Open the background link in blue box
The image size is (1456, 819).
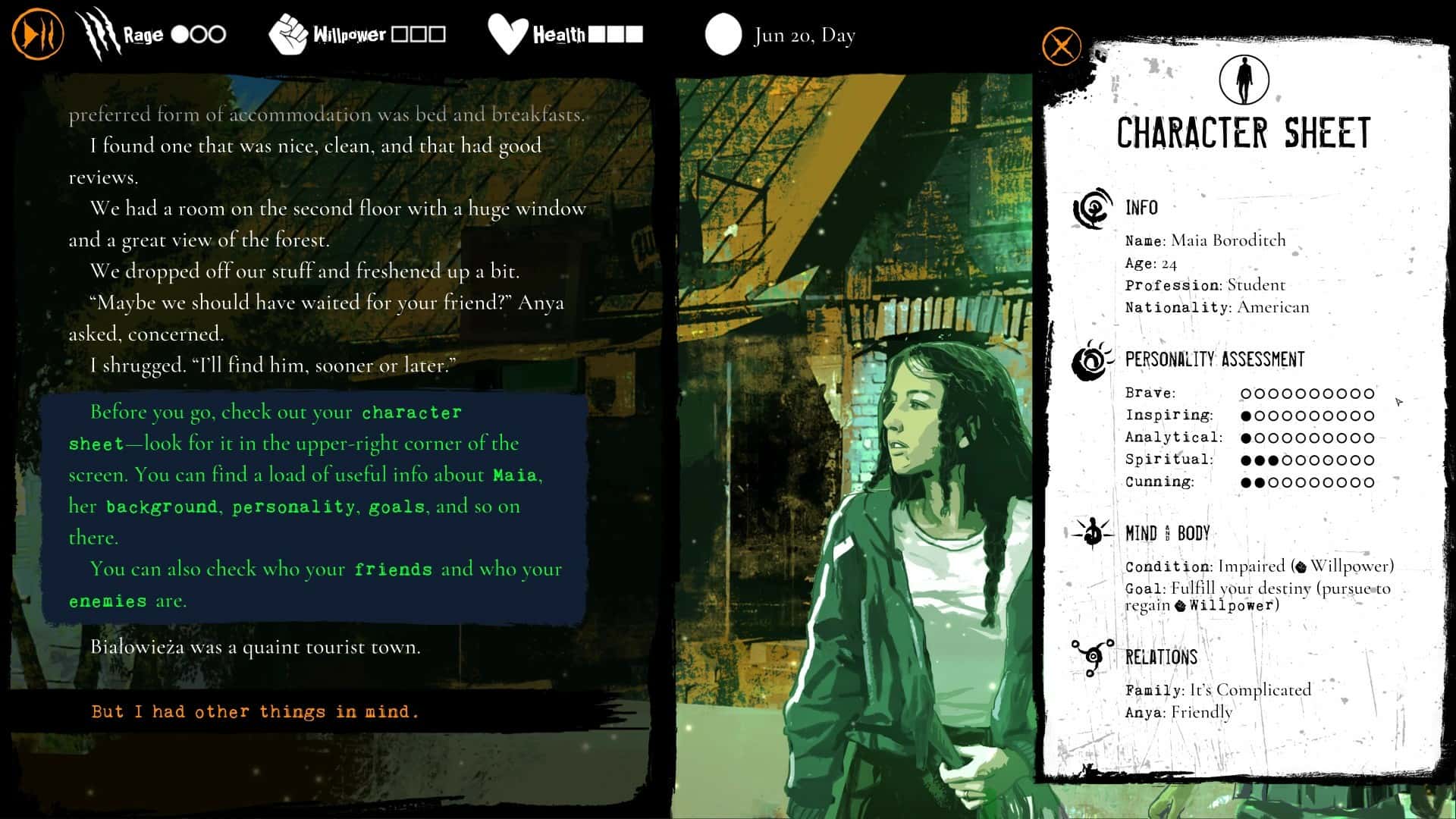point(162,507)
